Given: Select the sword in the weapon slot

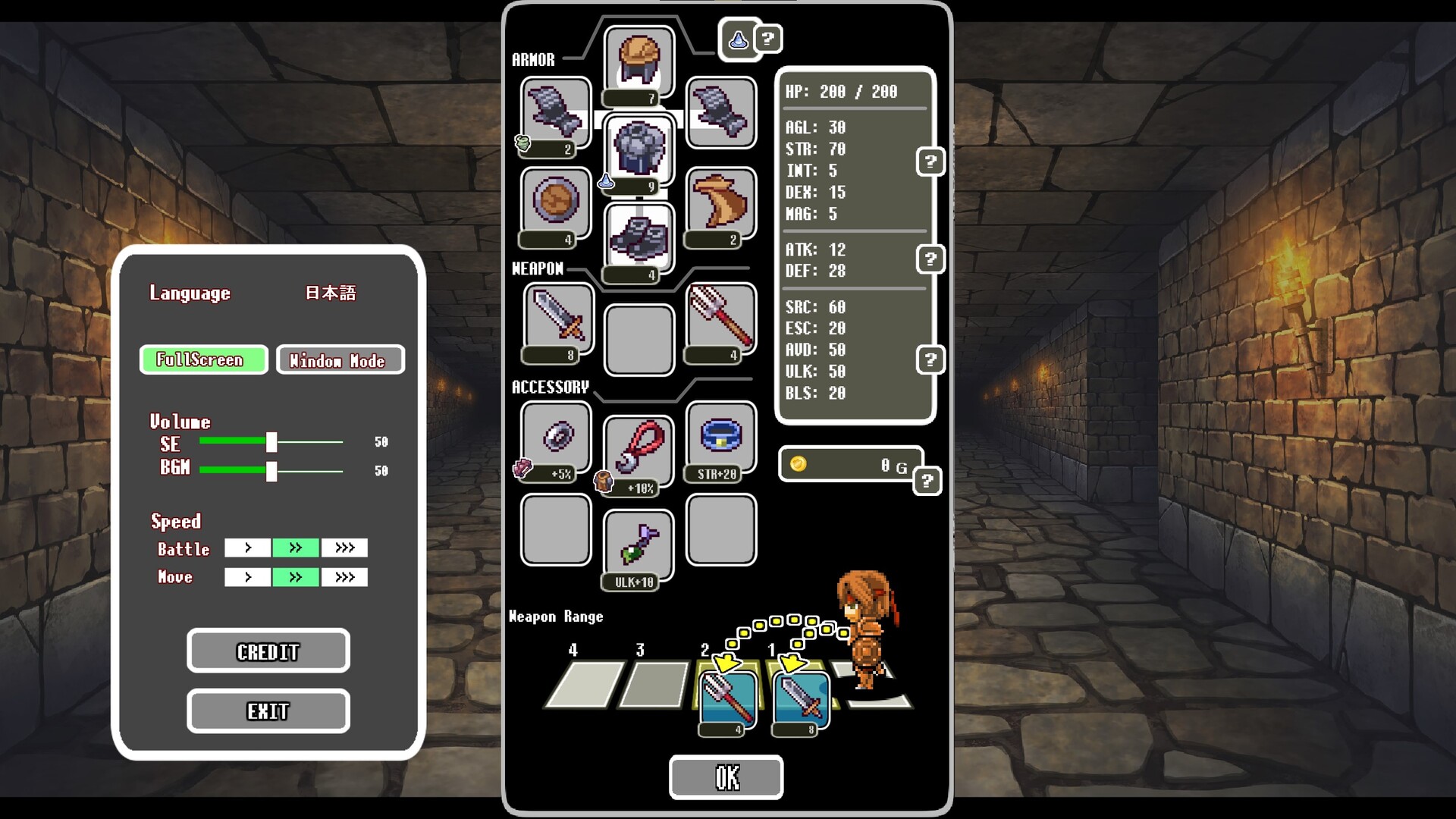Looking at the screenshot, I should tap(554, 321).
